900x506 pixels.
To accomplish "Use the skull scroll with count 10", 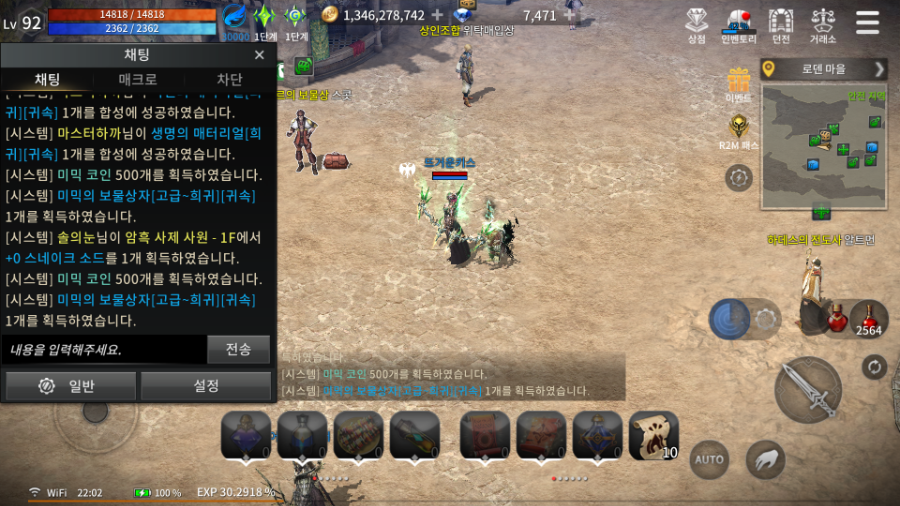I will click(x=653, y=435).
